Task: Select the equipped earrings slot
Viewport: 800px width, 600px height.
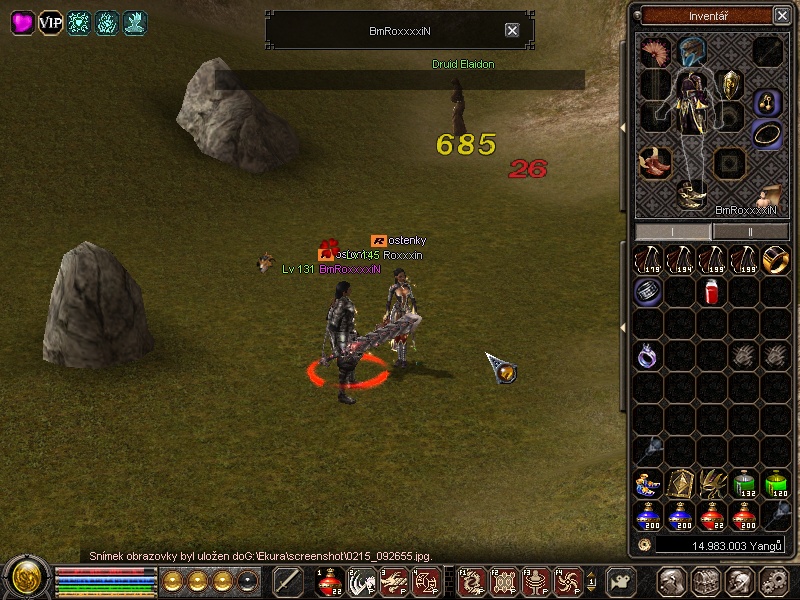Action: (x=767, y=100)
